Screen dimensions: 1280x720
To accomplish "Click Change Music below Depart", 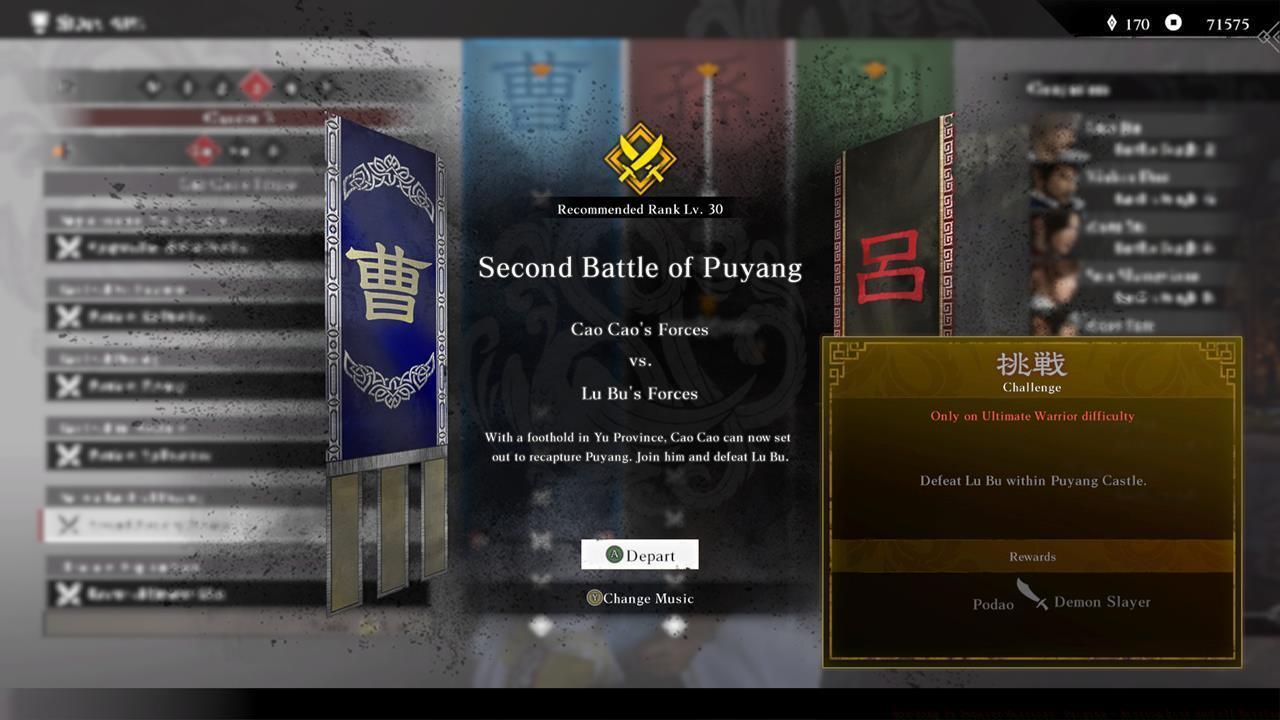I will 640,598.
